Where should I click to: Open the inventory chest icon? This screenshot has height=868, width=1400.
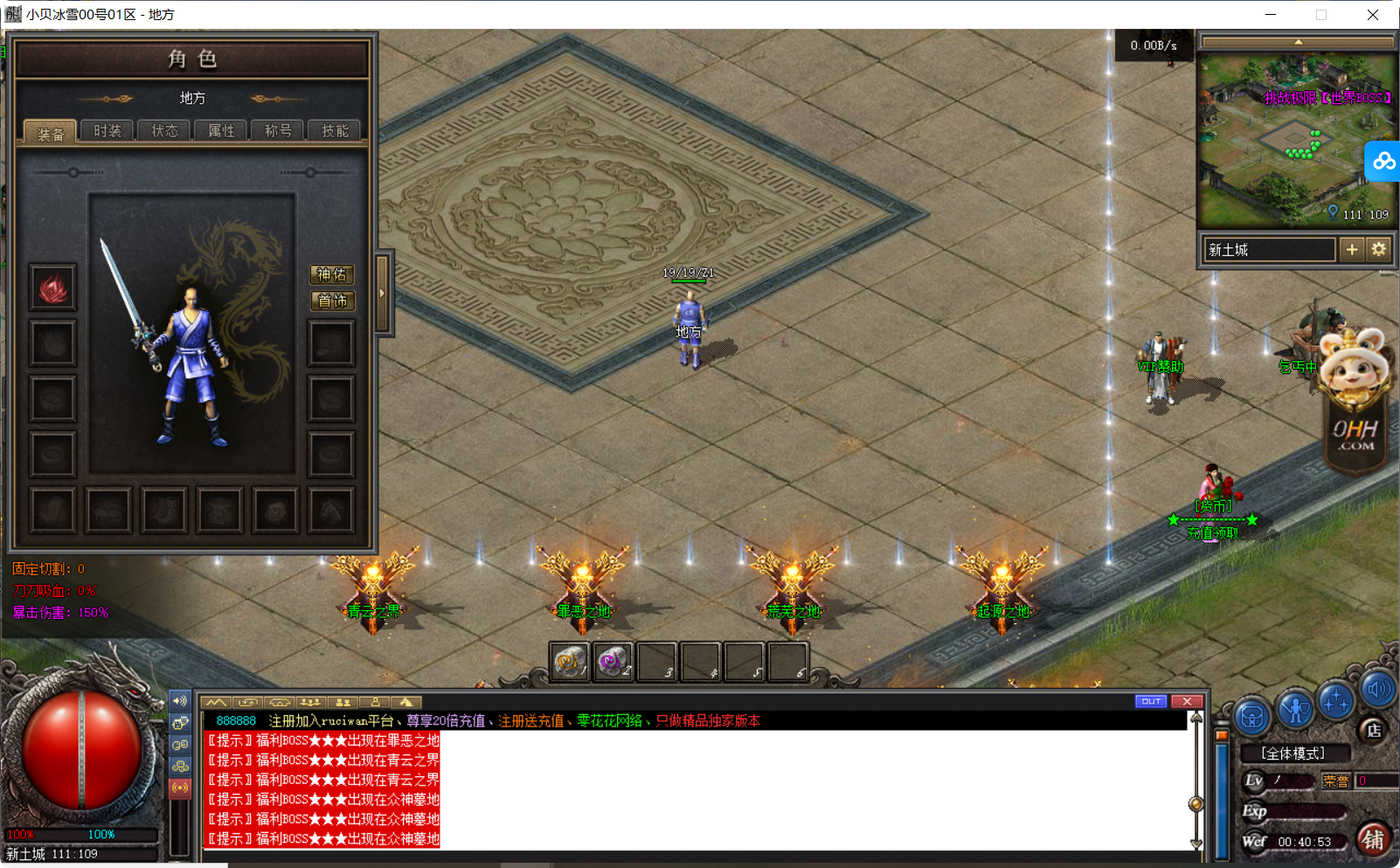(1251, 717)
